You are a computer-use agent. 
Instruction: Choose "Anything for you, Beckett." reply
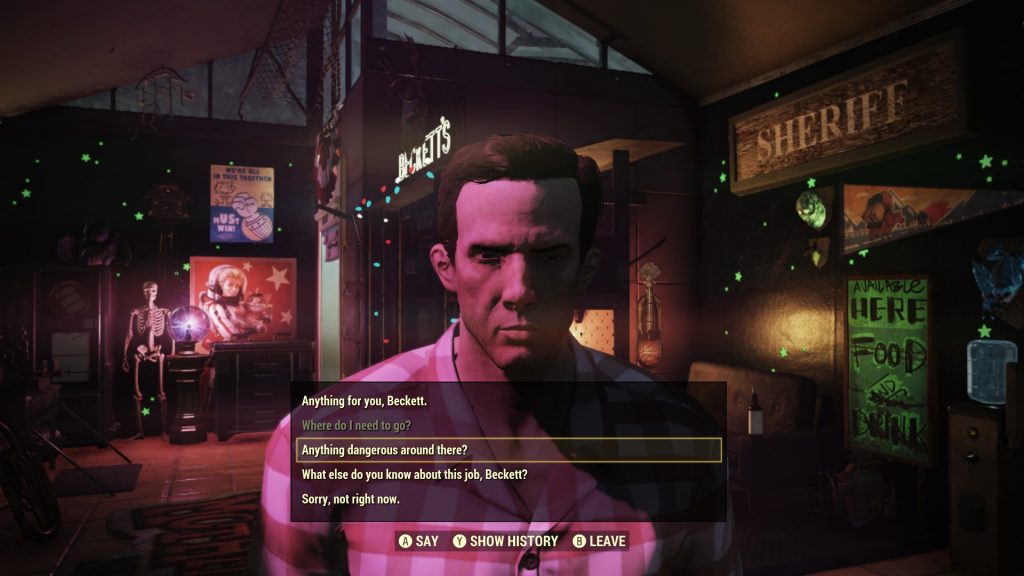pyautogui.click(x=364, y=401)
